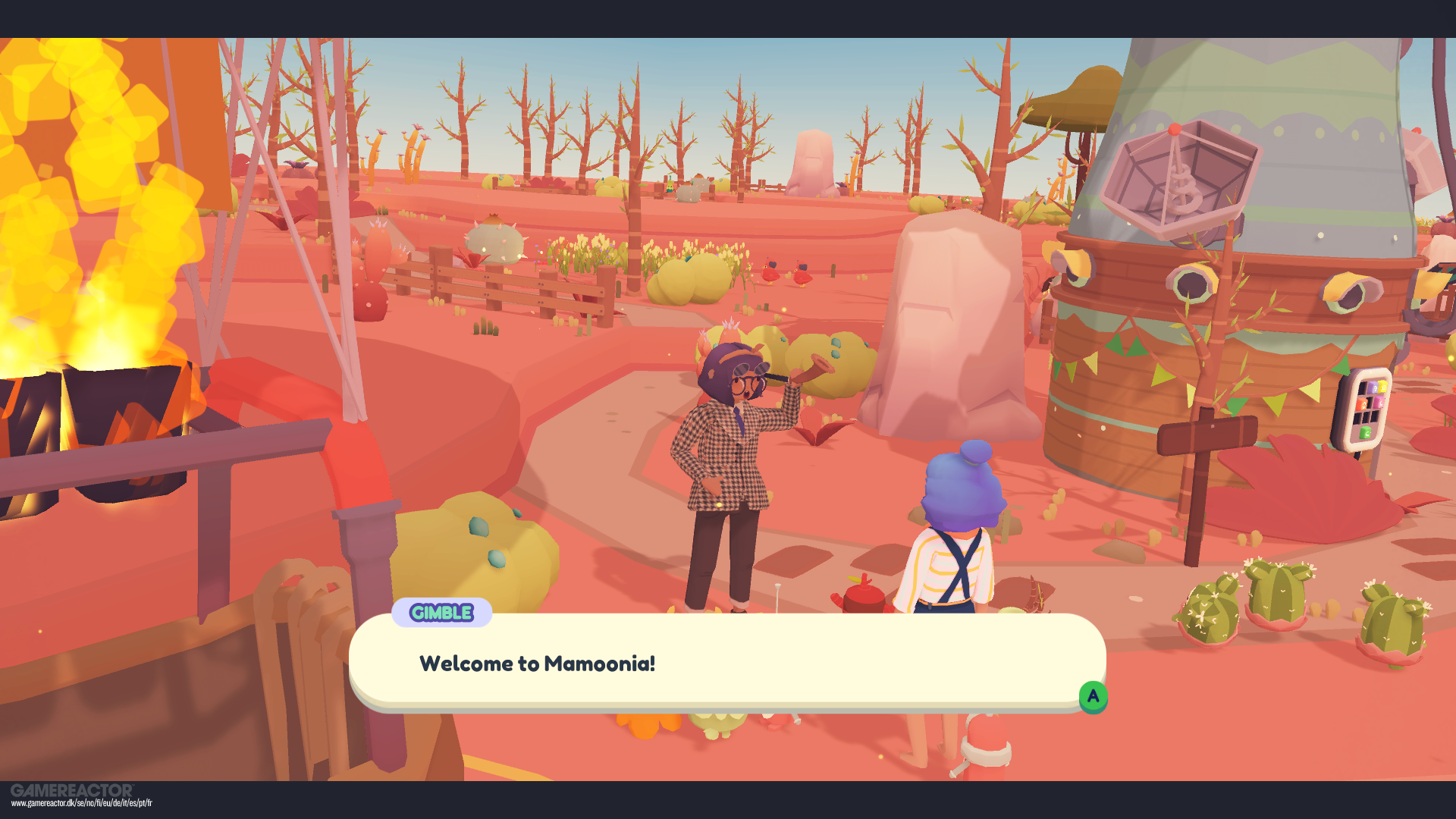Click the tiny antenna between the characters
The width and height of the screenshot is (1456, 819).
[x=779, y=599]
